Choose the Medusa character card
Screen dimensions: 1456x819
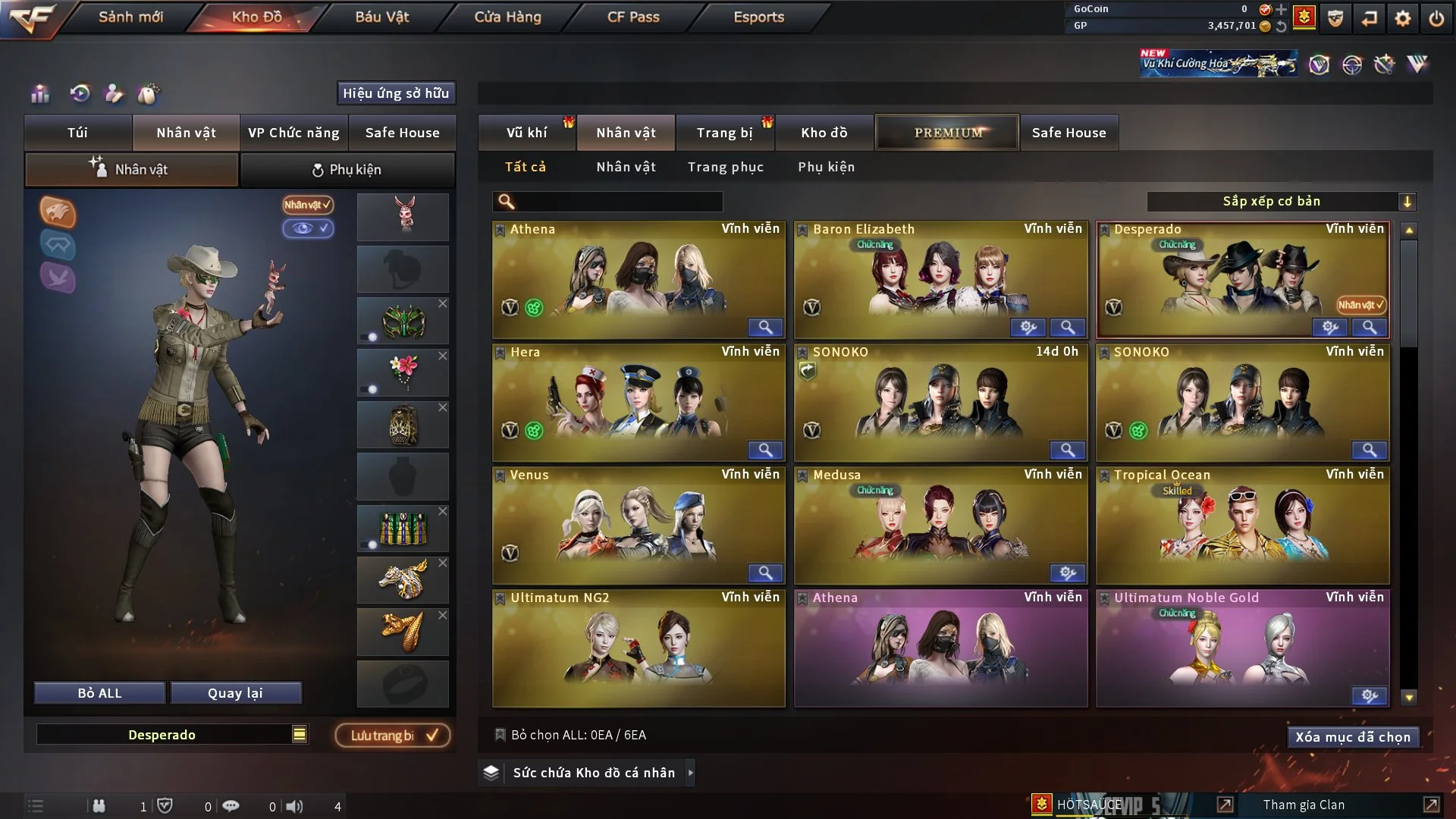pyautogui.click(x=940, y=525)
